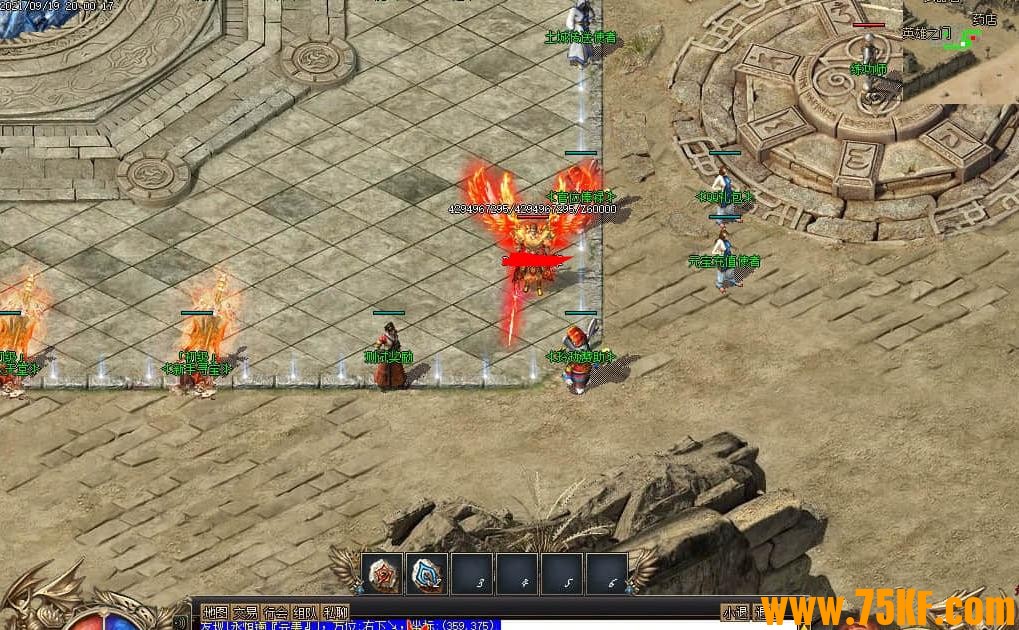Open 私聊 private chat
This screenshot has height=630, width=1019.
335,612
